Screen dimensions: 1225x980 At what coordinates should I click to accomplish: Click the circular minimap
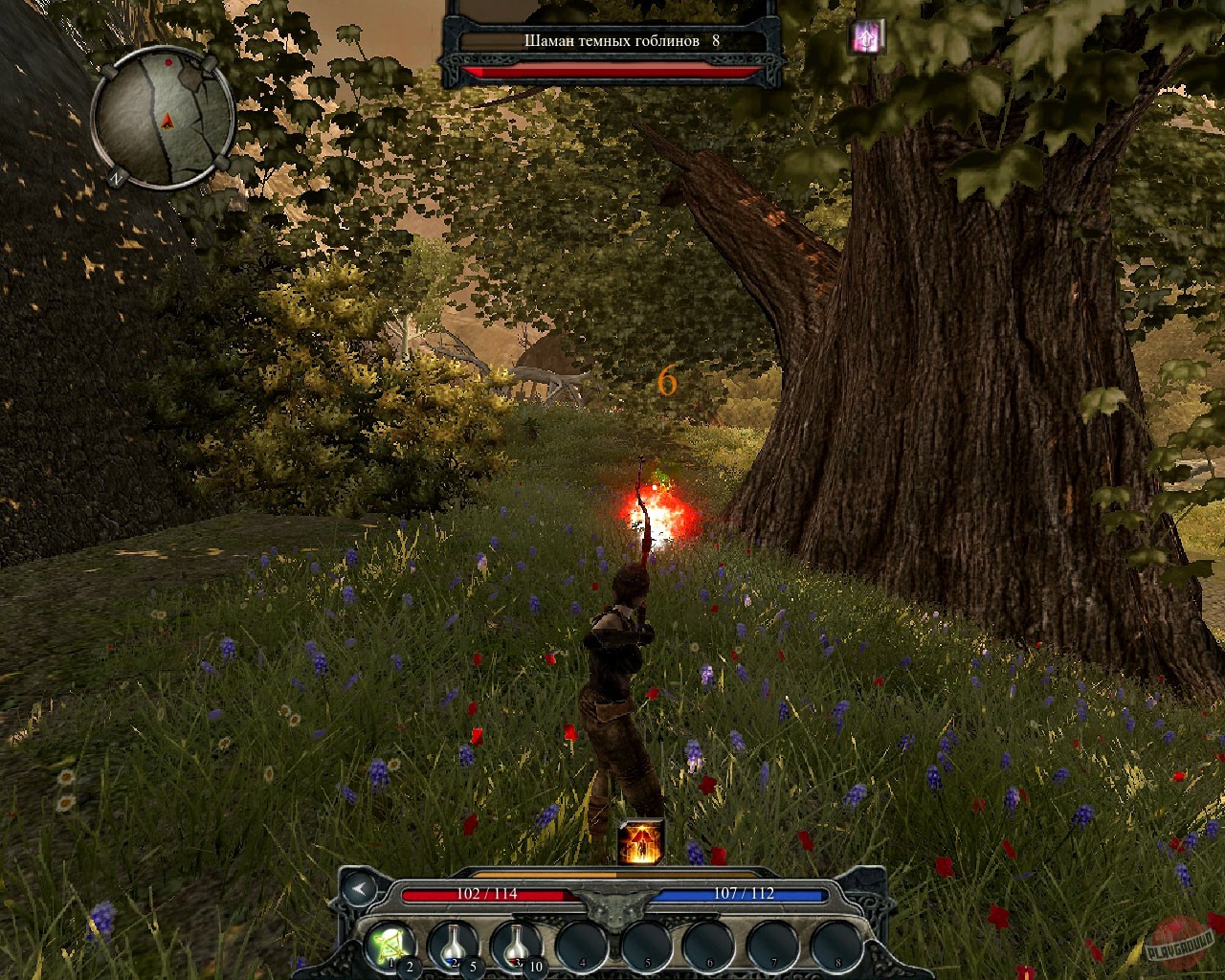point(164,119)
